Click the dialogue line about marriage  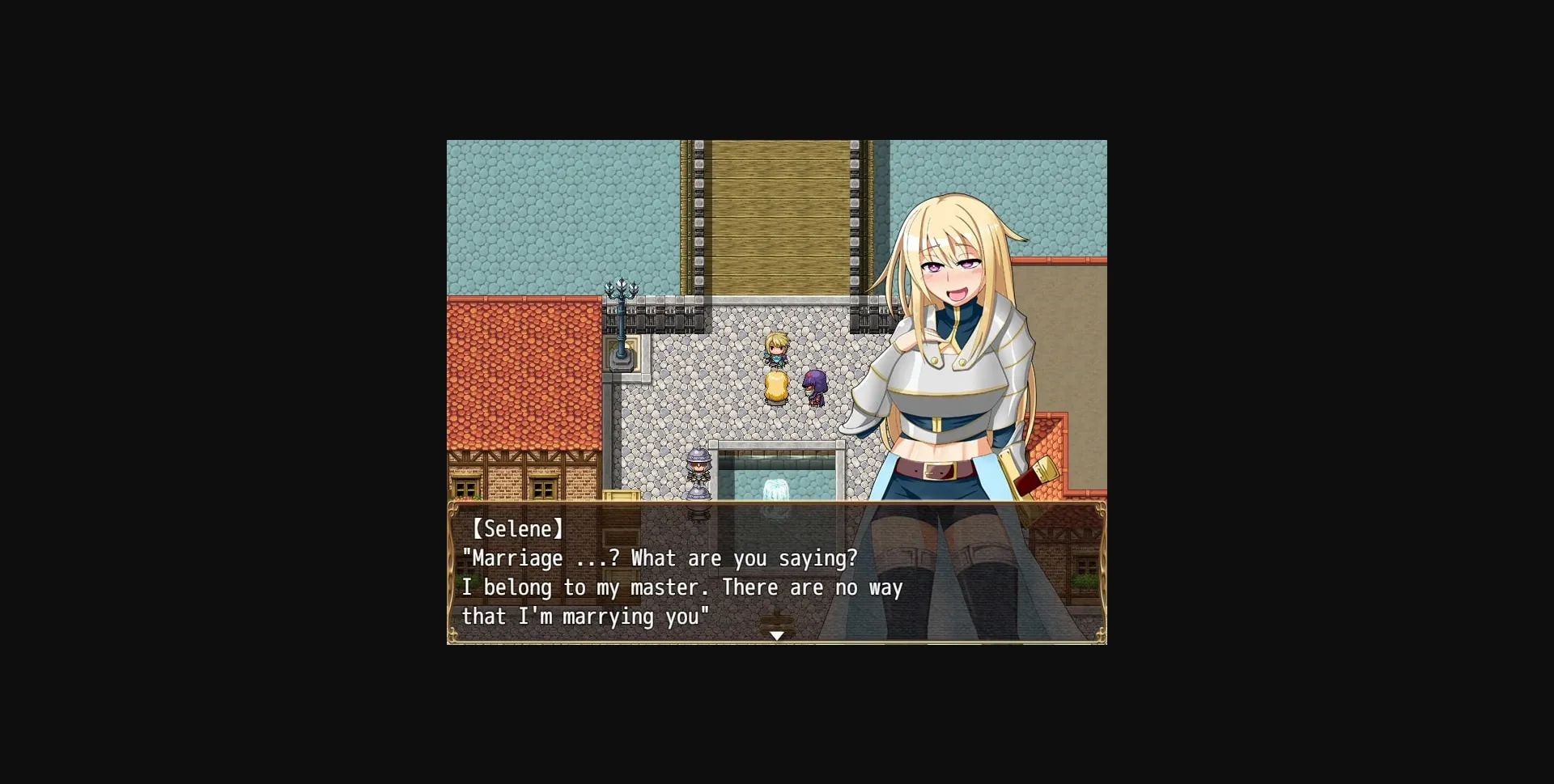point(660,558)
